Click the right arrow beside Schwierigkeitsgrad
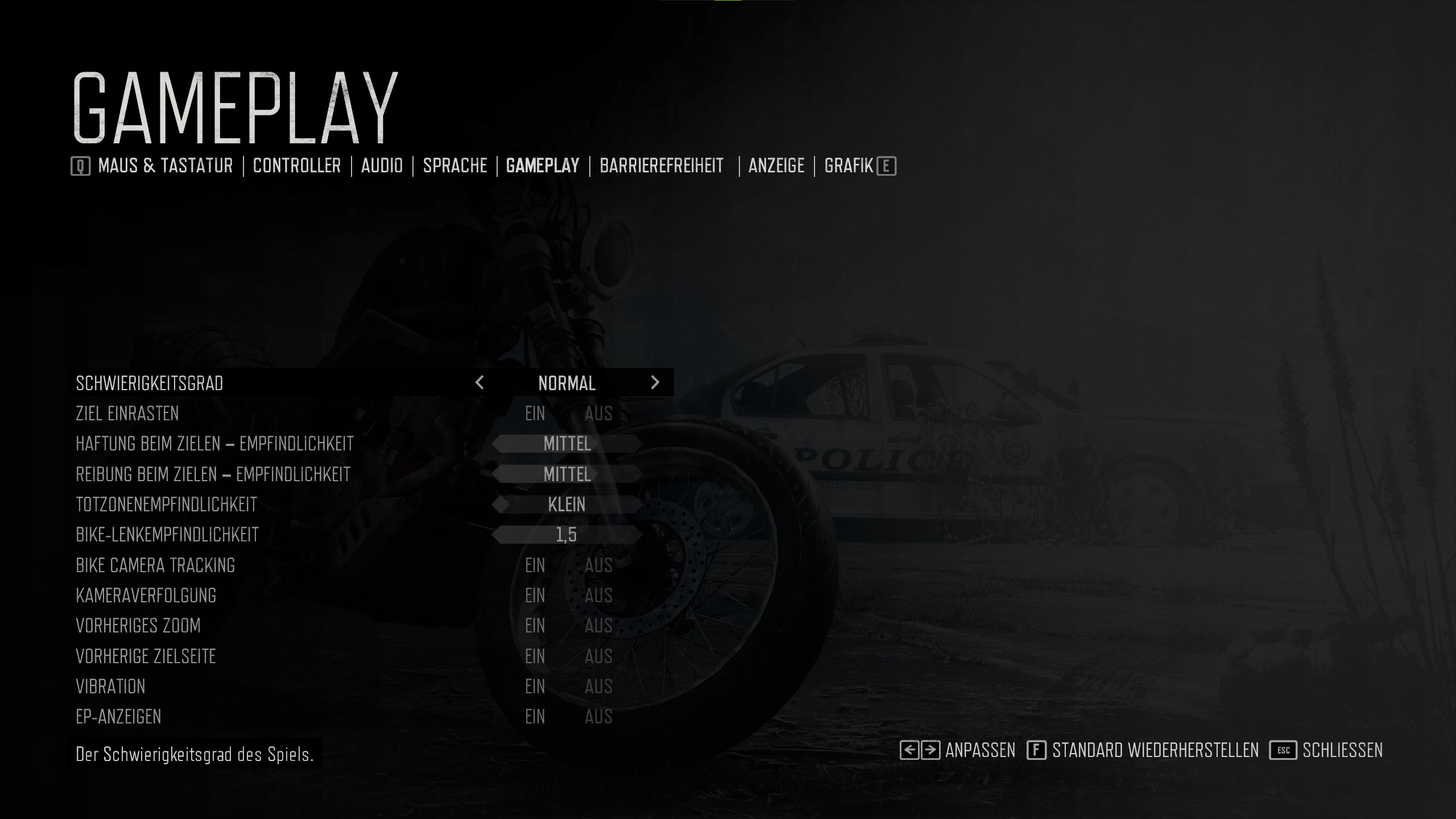This screenshot has height=819, width=1456. click(x=655, y=383)
